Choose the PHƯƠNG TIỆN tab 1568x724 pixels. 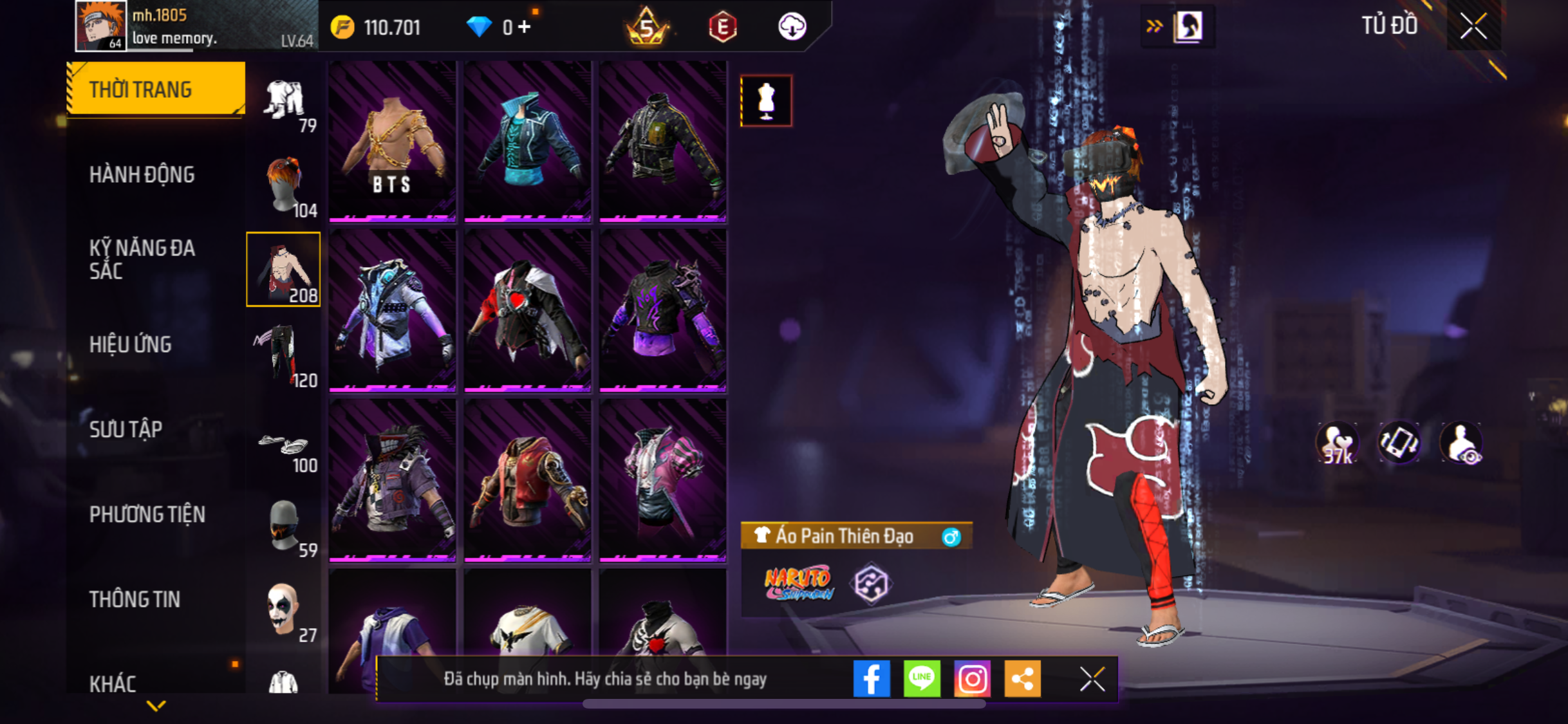(147, 514)
